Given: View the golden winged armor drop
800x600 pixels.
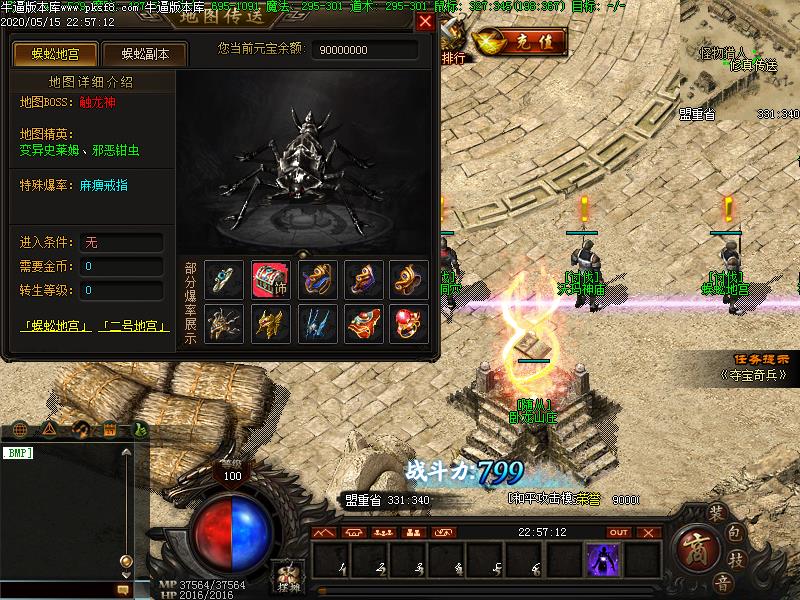Looking at the screenshot, I should 270,322.
